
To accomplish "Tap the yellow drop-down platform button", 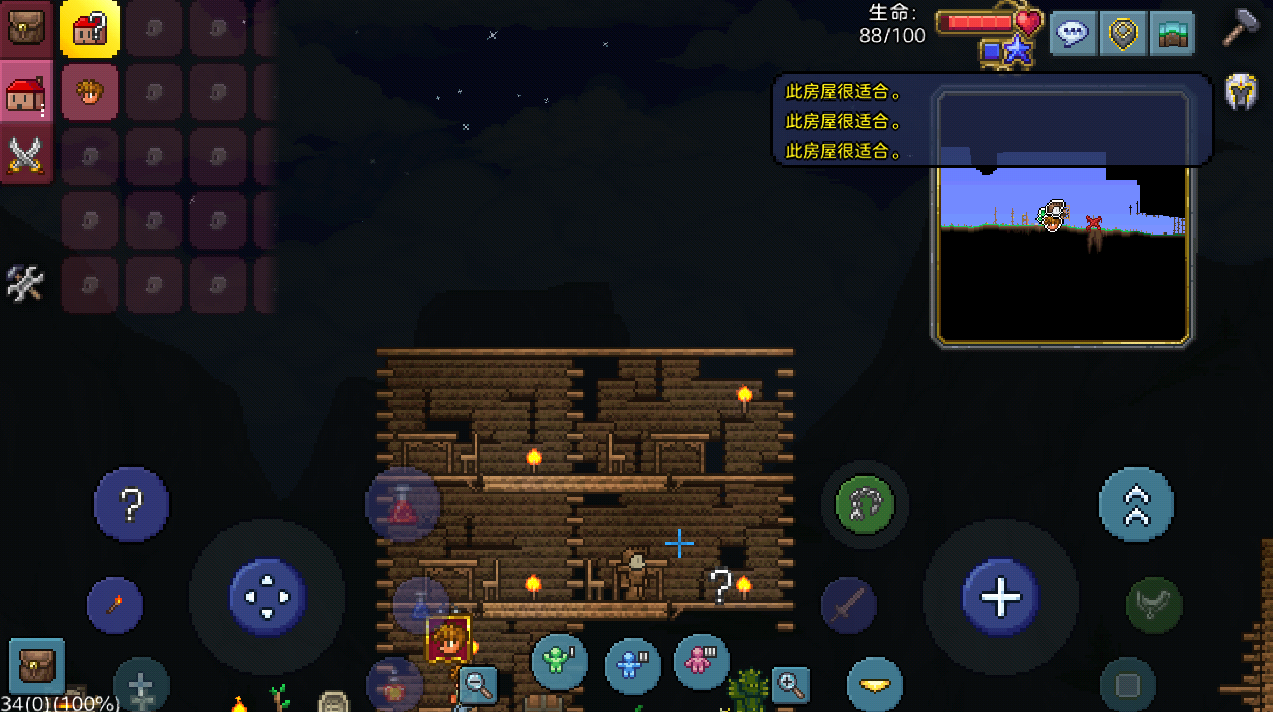I will pos(875,685).
